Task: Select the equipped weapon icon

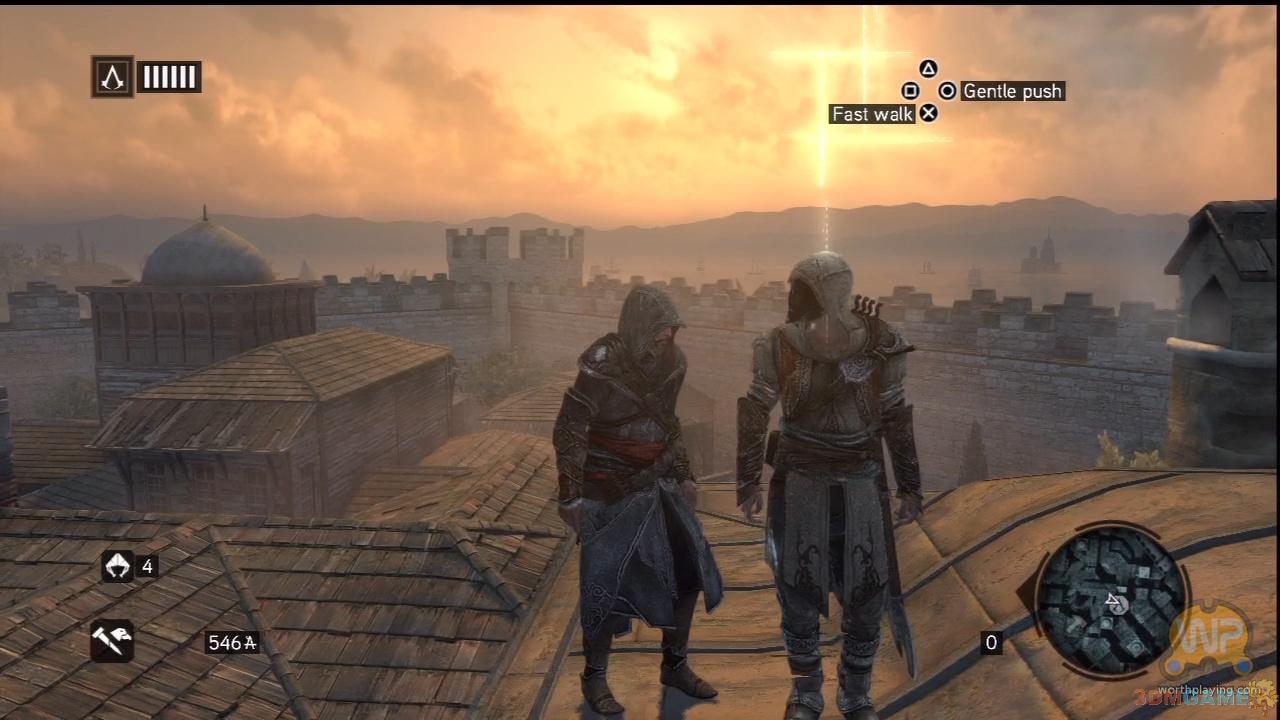Action: (x=112, y=641)
